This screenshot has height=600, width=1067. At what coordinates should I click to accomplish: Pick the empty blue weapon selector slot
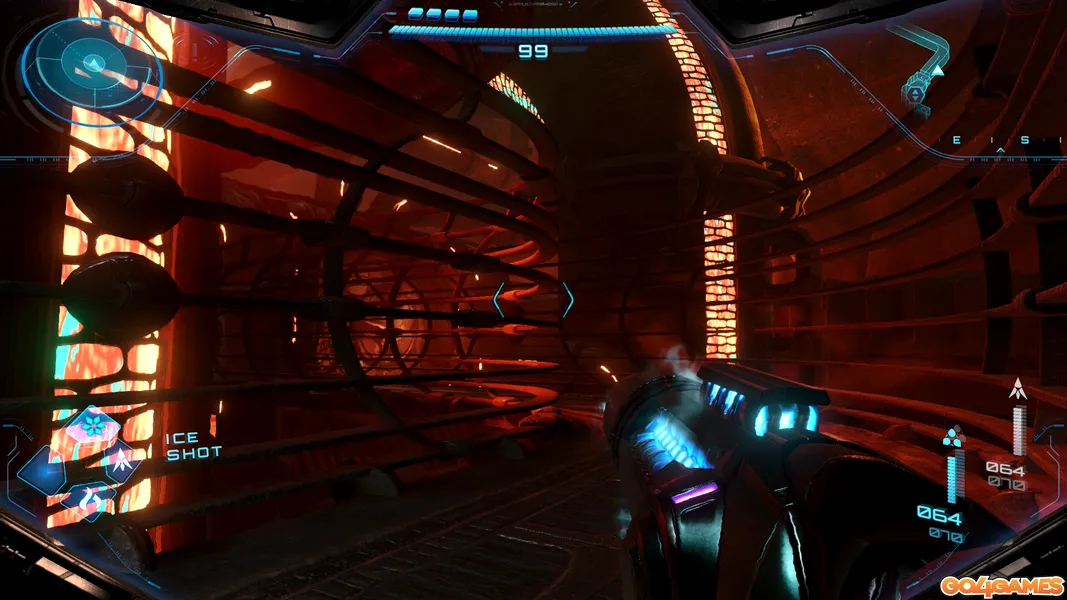[x=42, y=468]
